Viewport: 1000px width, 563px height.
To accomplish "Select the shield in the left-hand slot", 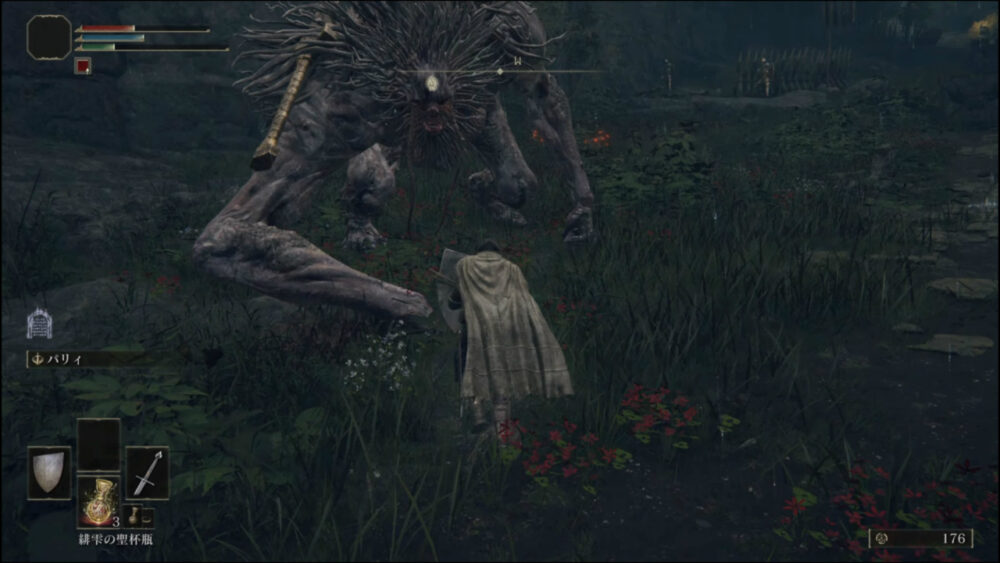I will 48,473.
